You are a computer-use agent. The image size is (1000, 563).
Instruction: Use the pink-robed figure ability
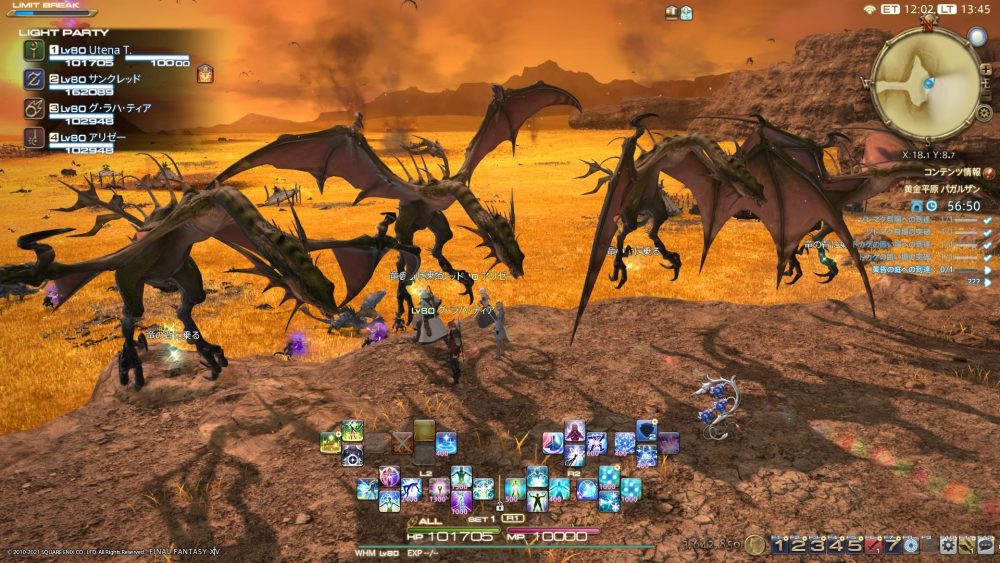[x=575, y=430]
